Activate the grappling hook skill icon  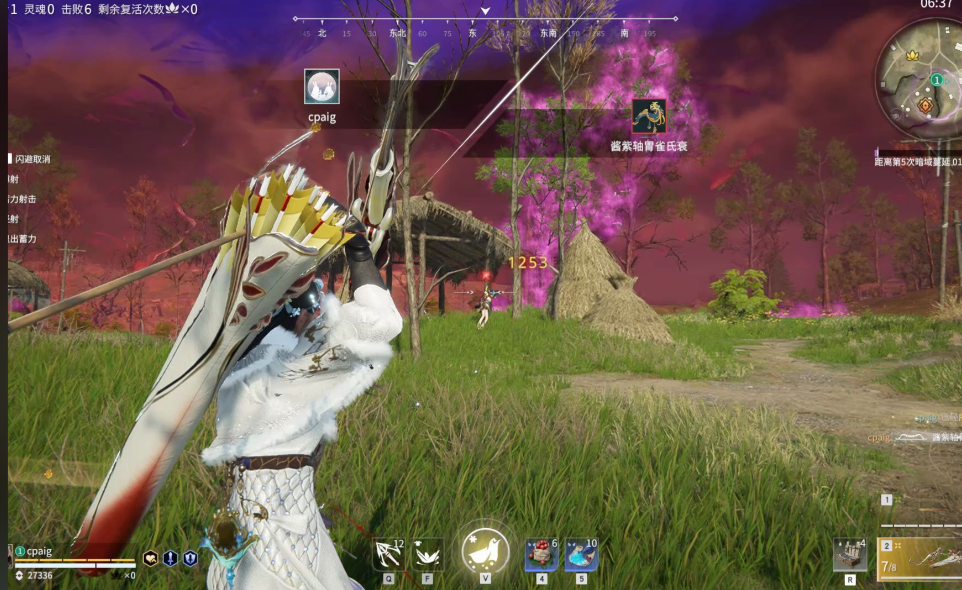[x=388, y=553]
